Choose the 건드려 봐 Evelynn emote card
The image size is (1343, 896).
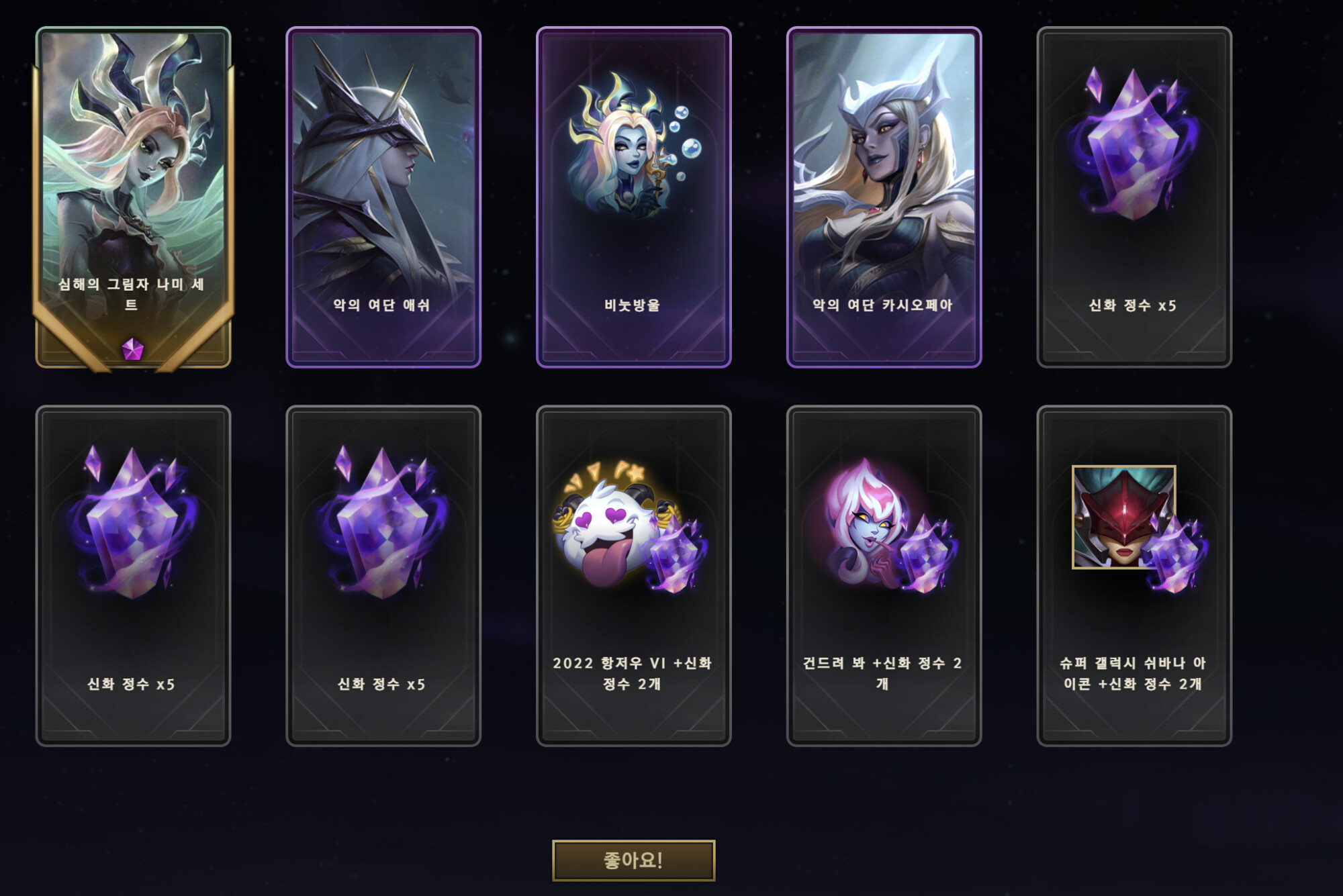coord(884,575)
